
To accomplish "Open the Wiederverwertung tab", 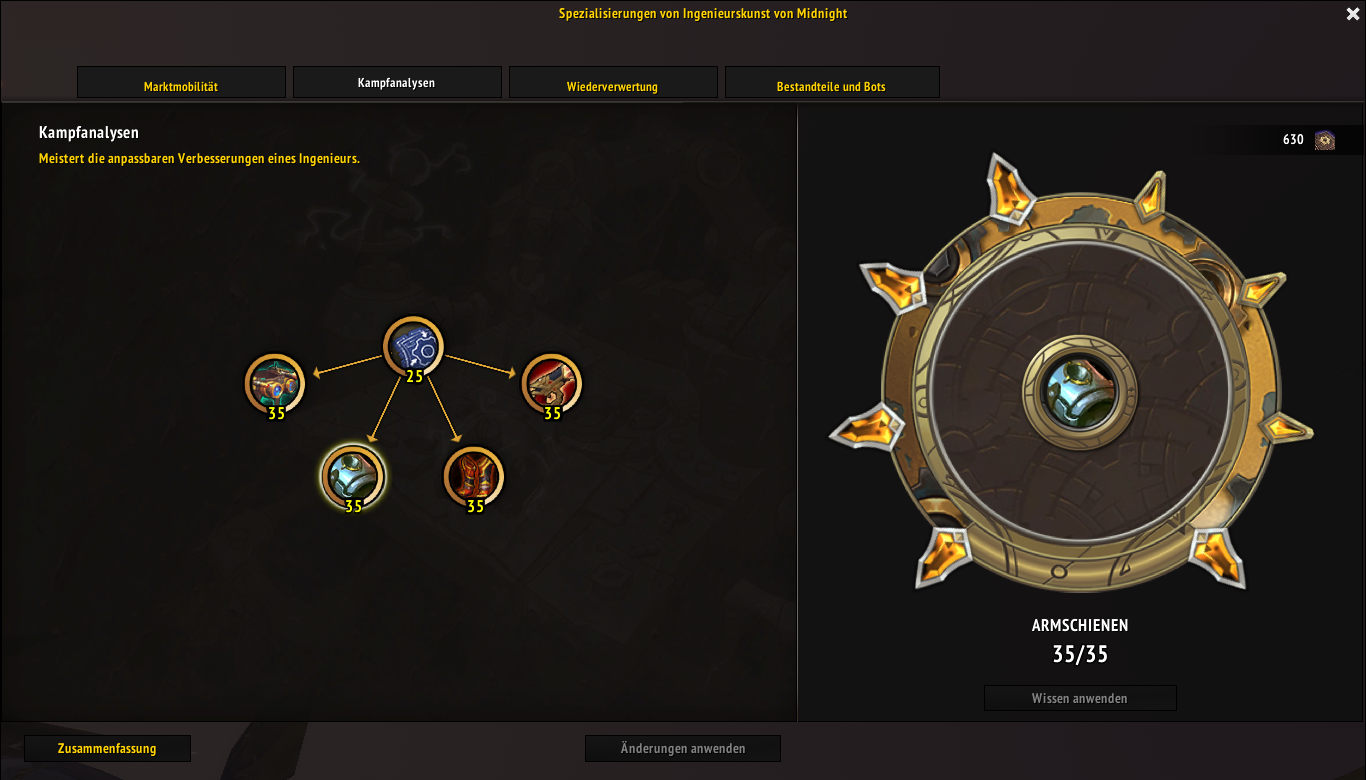I will (613, 83).
